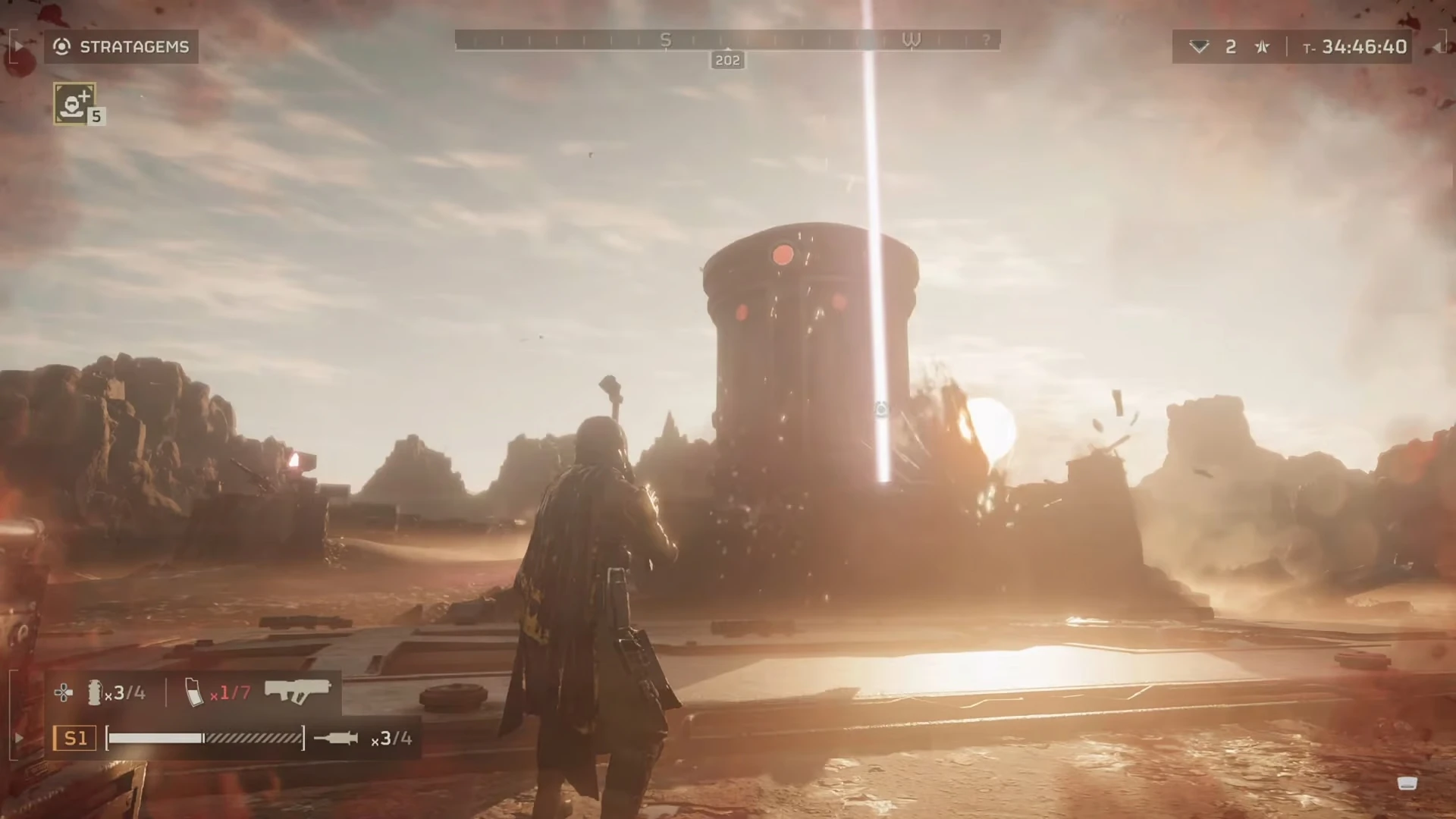Viewport: 1456px width, 819px height.
Task: Select the grenade icon
Action: click(x=95, y=692)
